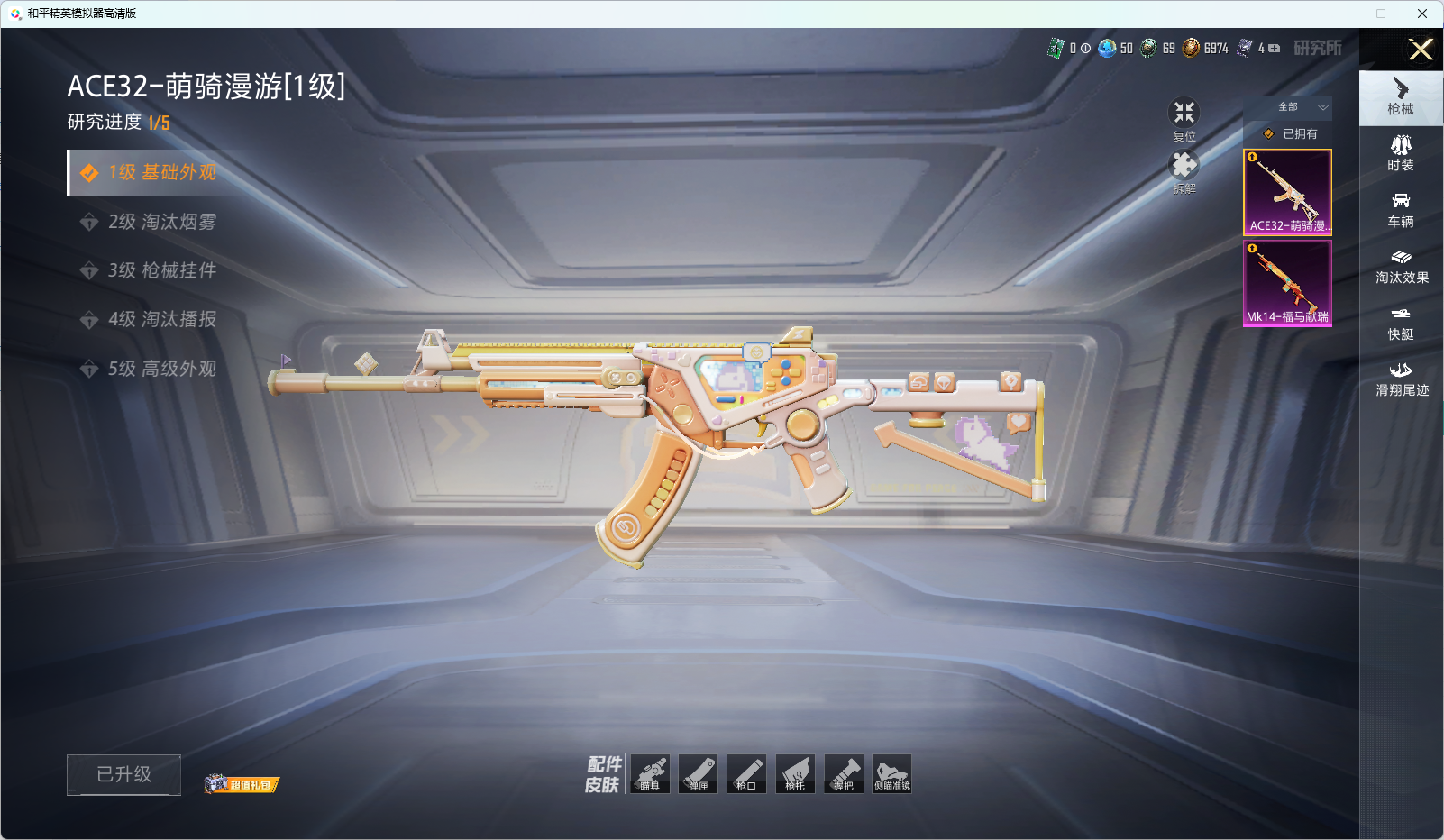The width and height of the screenshot is (1444, 840).
Task: Open the 全部 filter dropdown
Action: (1288, 107)
